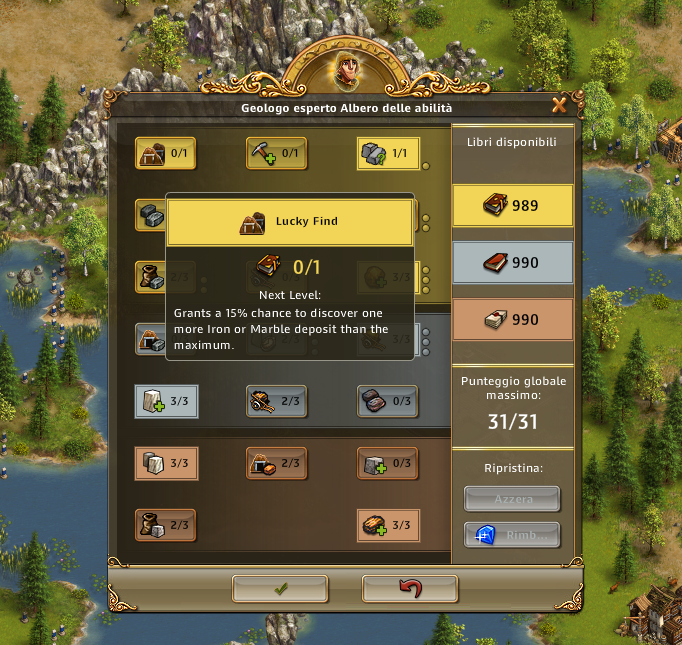Viewport: 682px width, 645px height.
Task: Select the gold ore skill at 3/3
Action: pyautogui.click(x=387, y=525)
